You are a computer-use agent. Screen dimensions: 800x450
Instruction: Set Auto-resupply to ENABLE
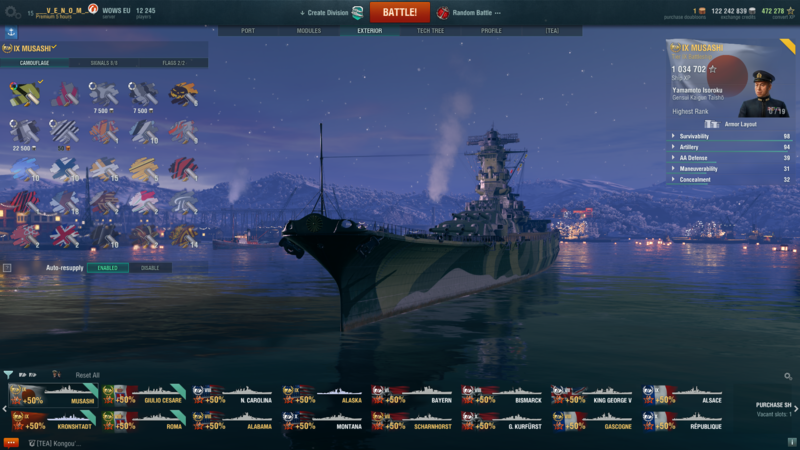pyautogui.click(x=107, y=268)
